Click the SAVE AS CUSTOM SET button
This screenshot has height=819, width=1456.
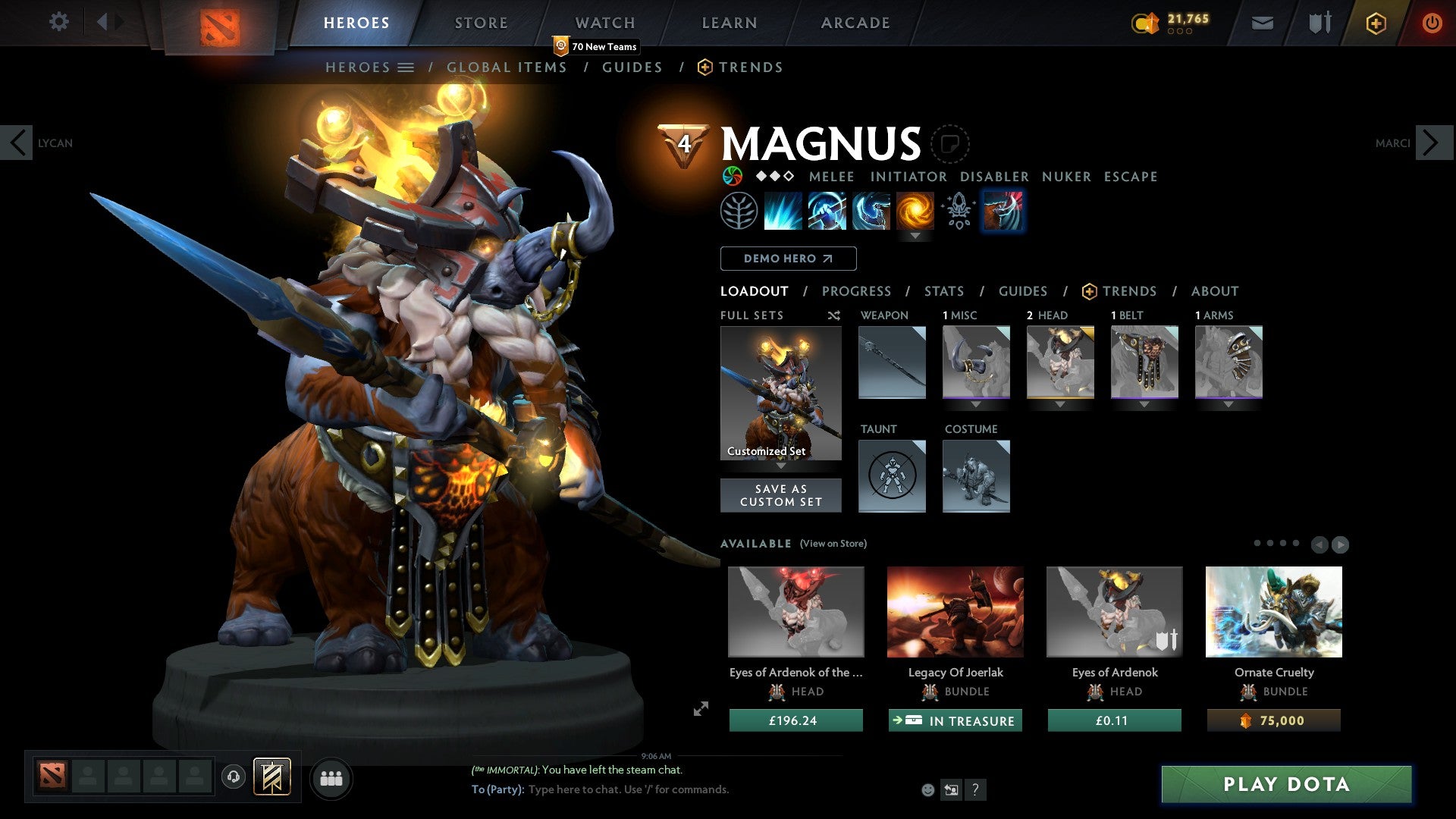tap(780, 495)
